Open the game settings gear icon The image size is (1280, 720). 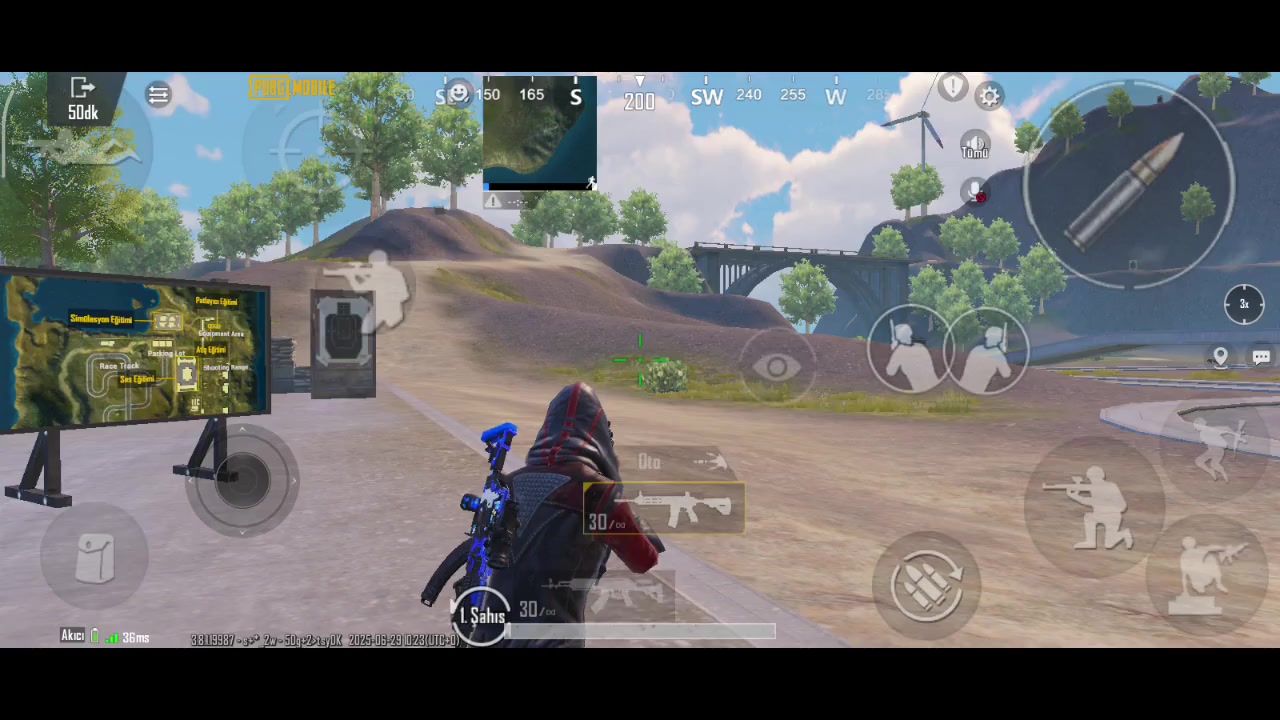(990, 95)
